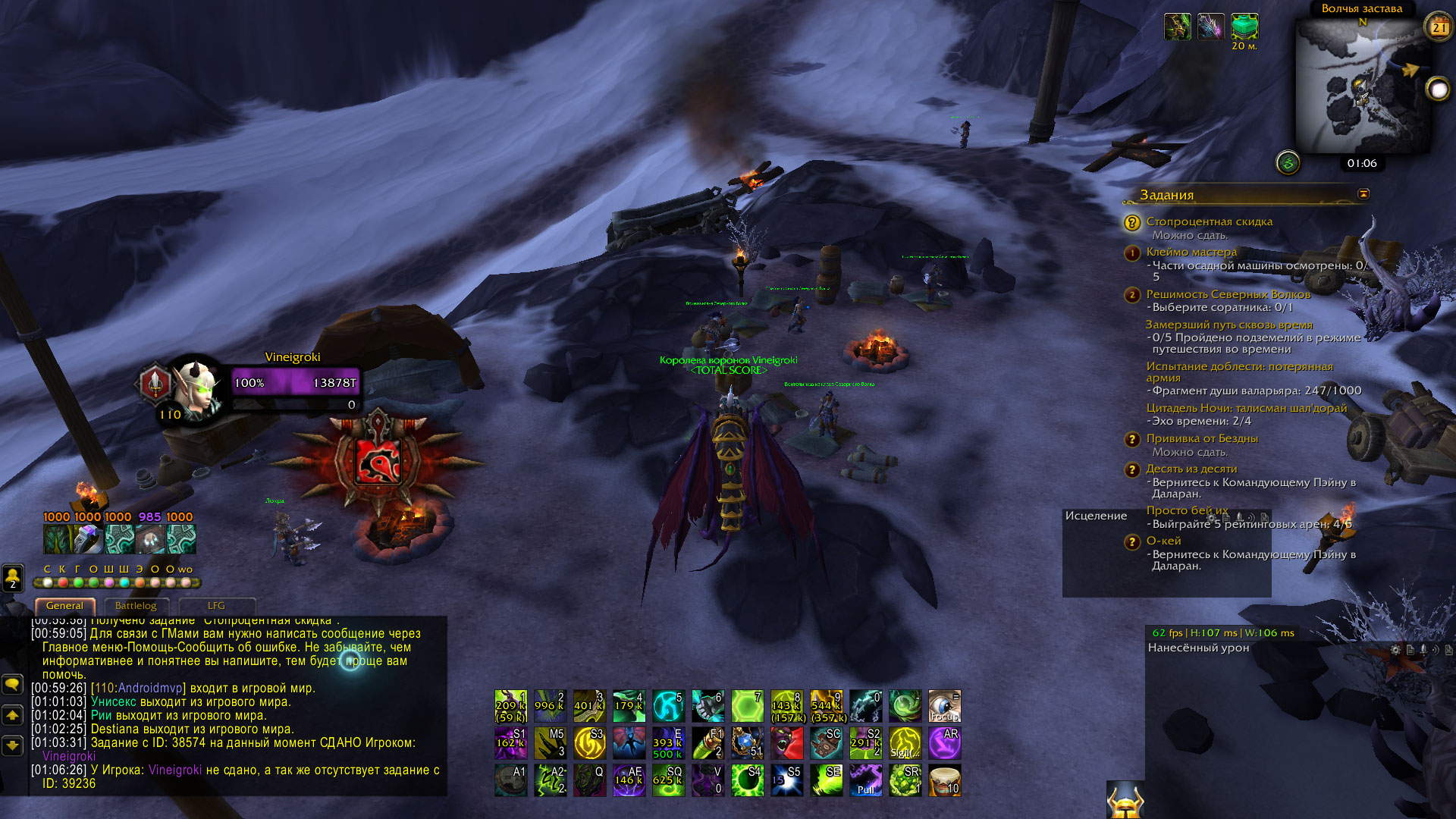Collapse the Задания quest tracker

(1363, 194)
